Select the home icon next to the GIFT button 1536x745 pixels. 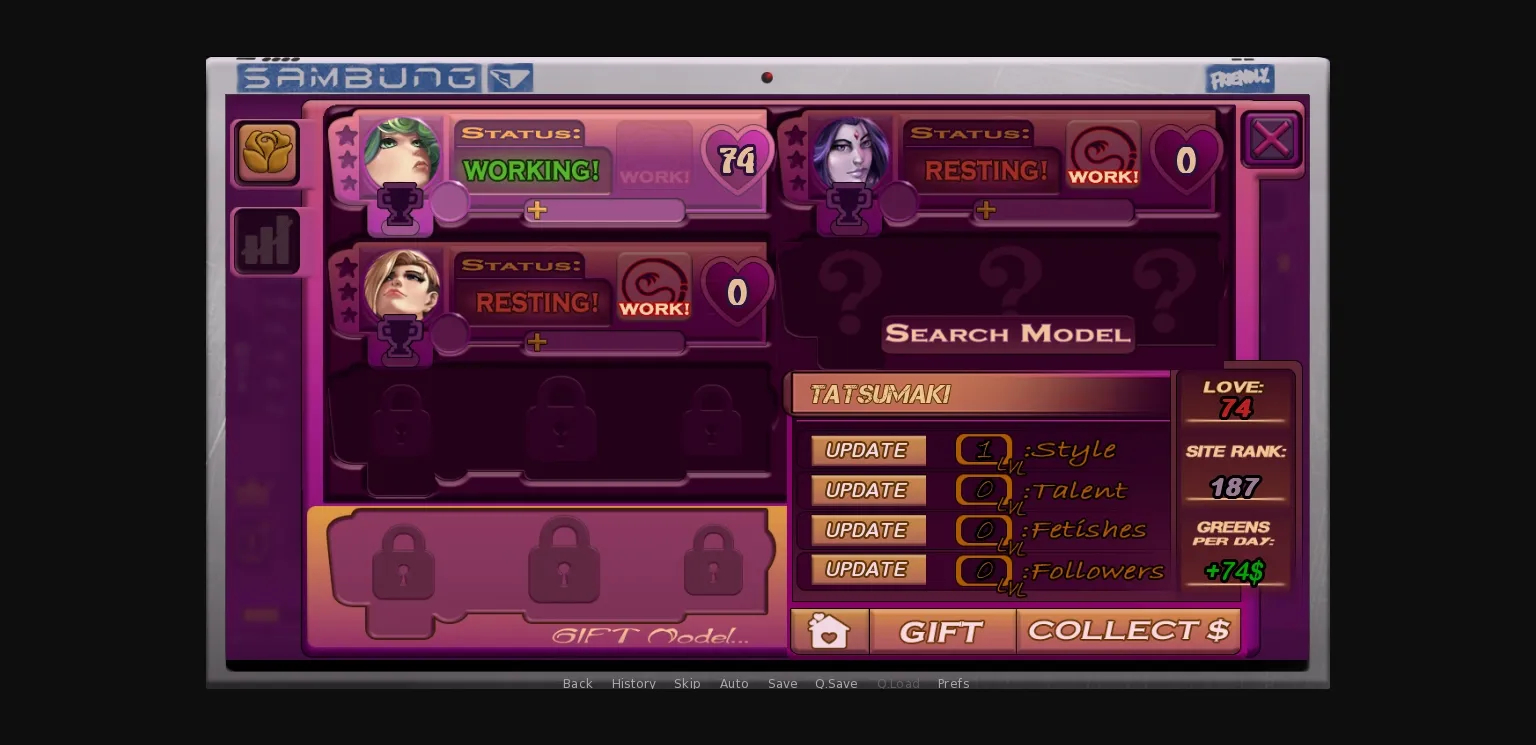click(830, 631)
